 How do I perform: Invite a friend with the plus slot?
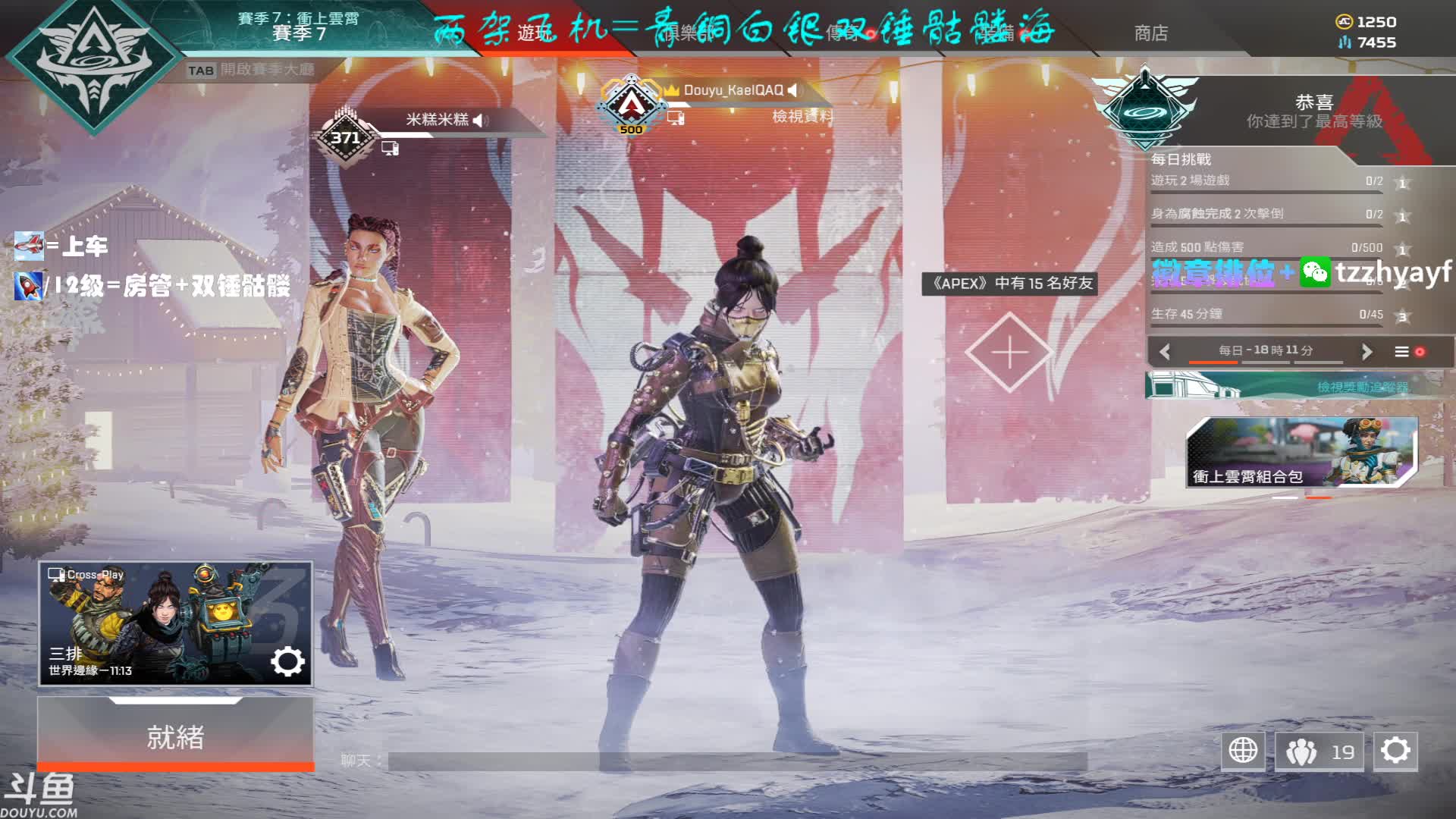(x=1009, y=353)
